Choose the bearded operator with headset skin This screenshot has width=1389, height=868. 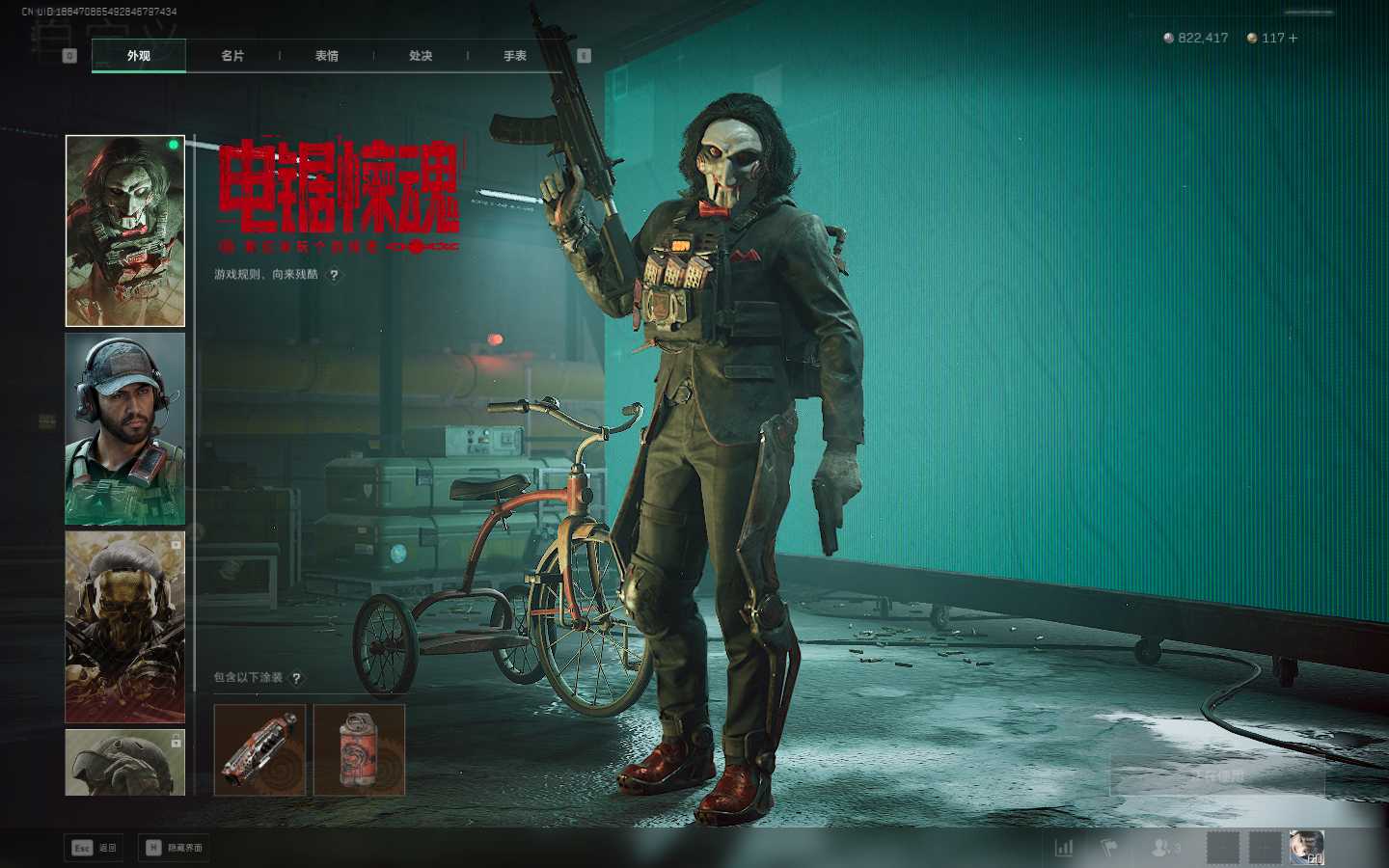125,428
